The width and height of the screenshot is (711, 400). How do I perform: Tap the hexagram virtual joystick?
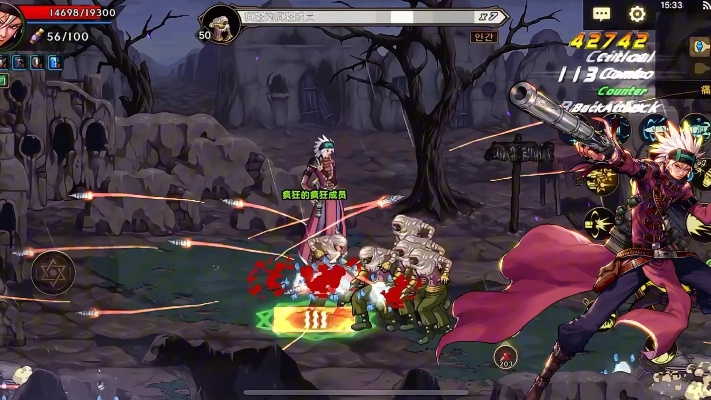[52, 272]
